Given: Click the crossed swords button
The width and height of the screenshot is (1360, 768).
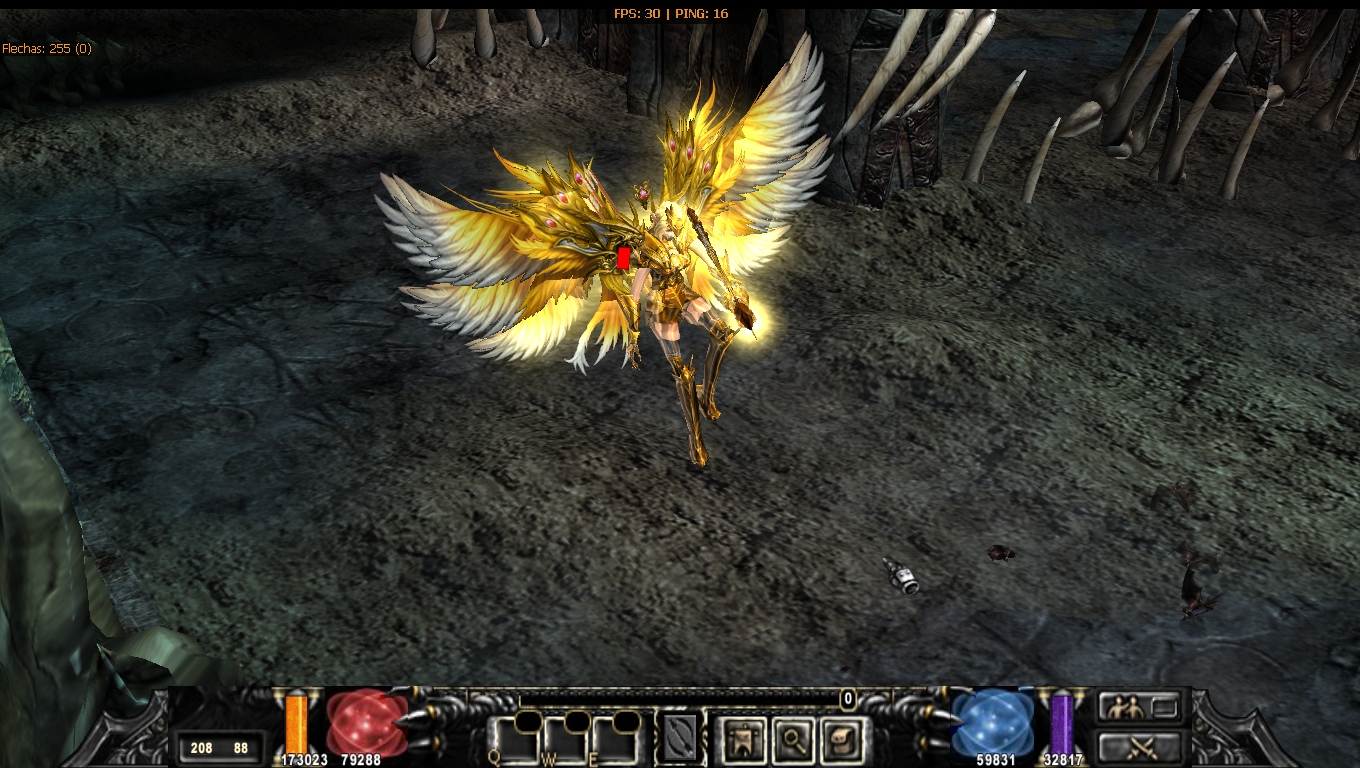Looking at the screenshot, I should (x=1138, y=746).
